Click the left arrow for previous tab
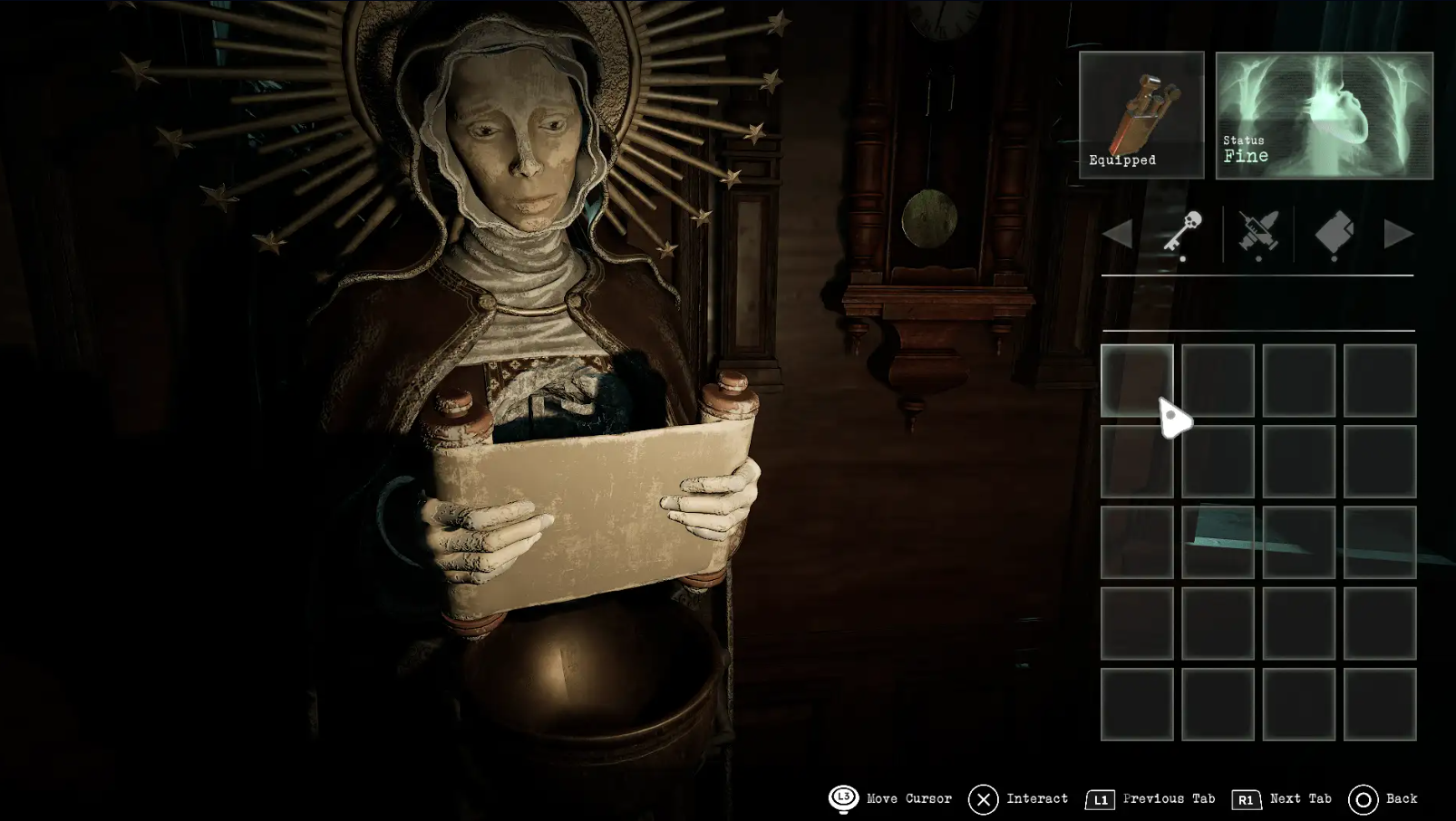The height and width of the screenshot is (821, 1456). (1117, 235)
